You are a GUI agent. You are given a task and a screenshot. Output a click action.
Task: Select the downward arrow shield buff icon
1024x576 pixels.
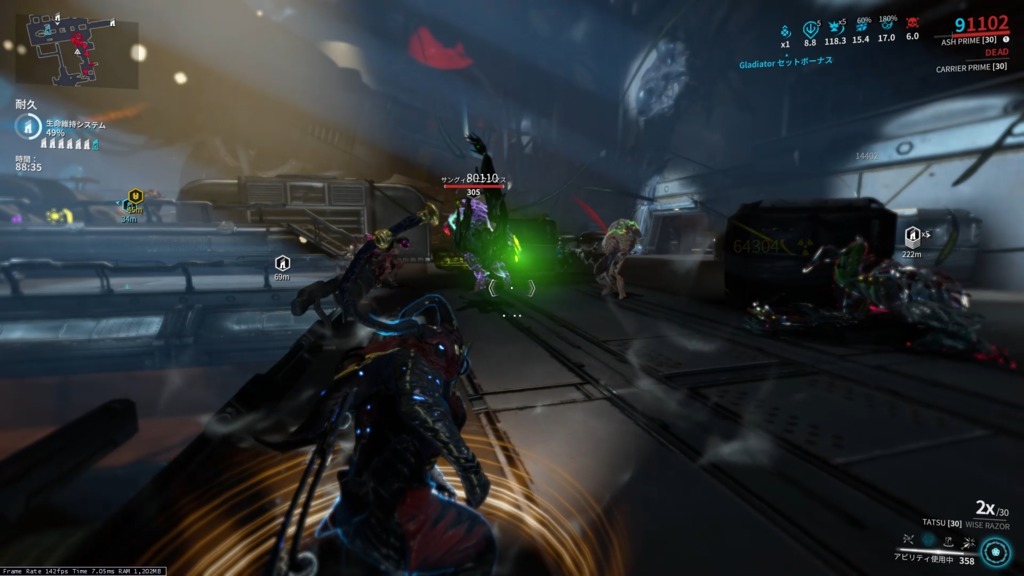pyautogui.click(x=810, y=27)
